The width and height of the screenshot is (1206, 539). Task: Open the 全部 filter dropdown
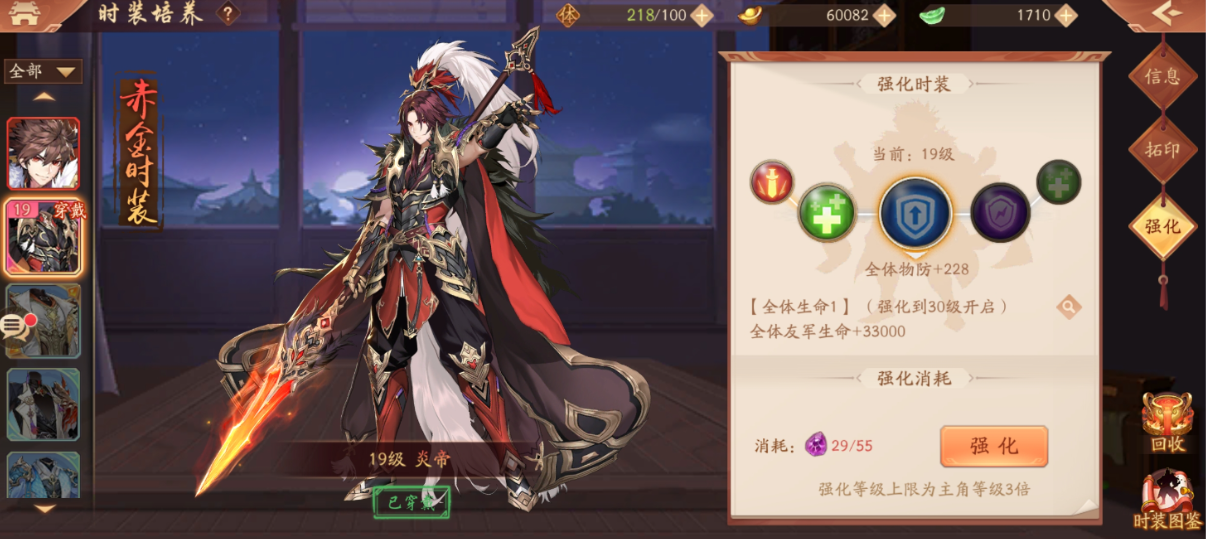coord(43,72)
